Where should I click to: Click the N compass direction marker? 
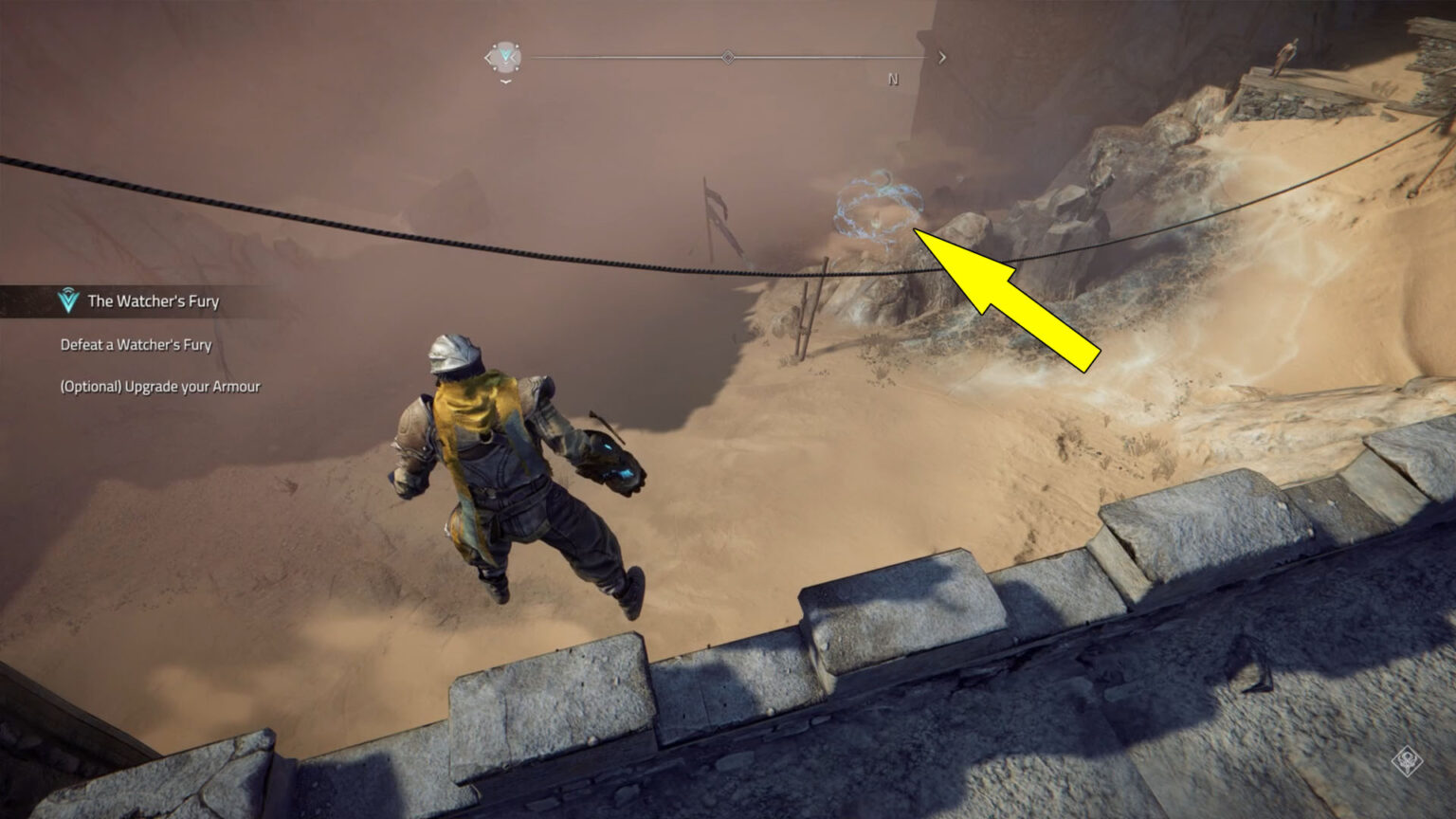pos(891,78)
